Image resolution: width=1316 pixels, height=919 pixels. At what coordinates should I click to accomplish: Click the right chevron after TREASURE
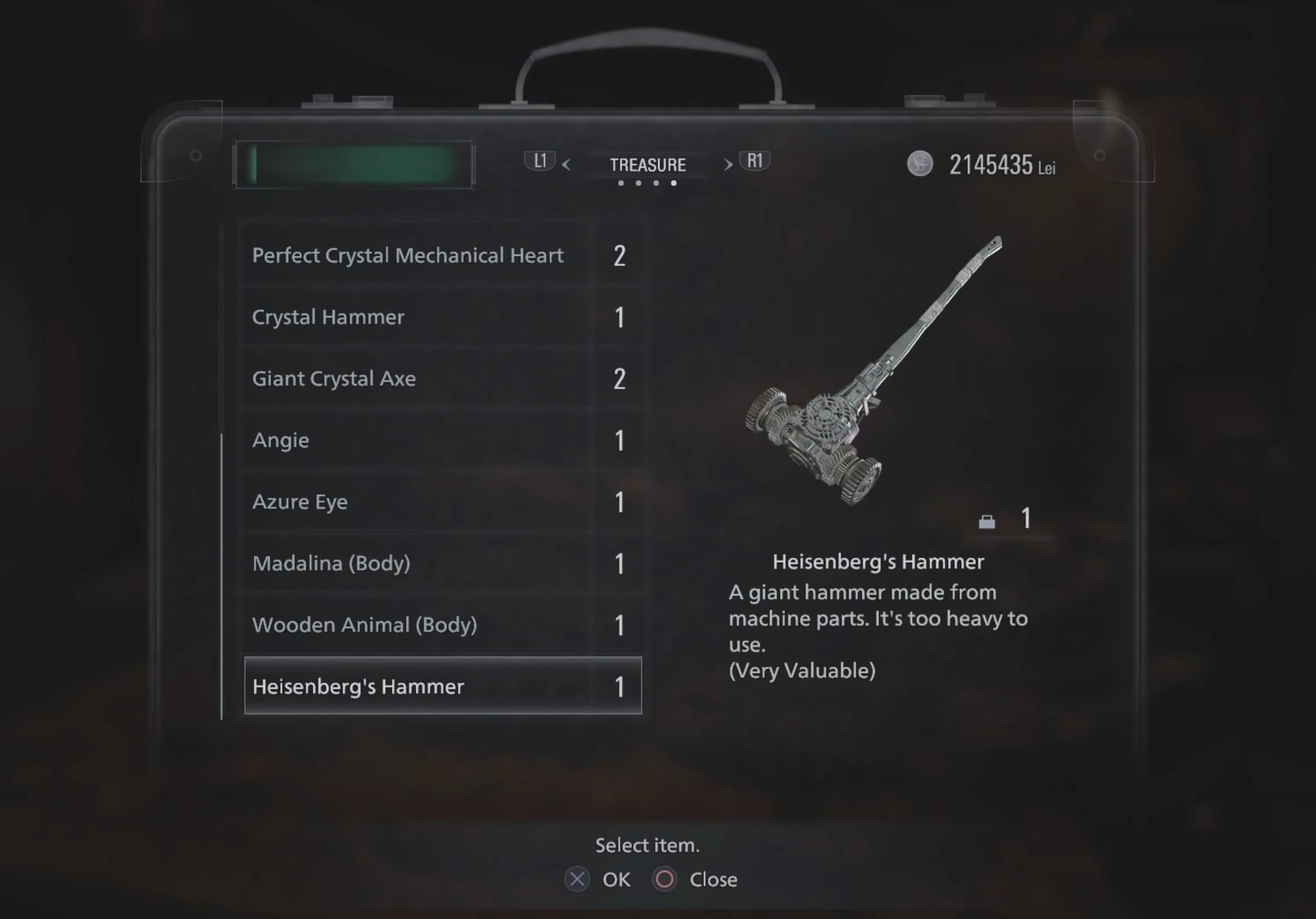tap(728, 165)
